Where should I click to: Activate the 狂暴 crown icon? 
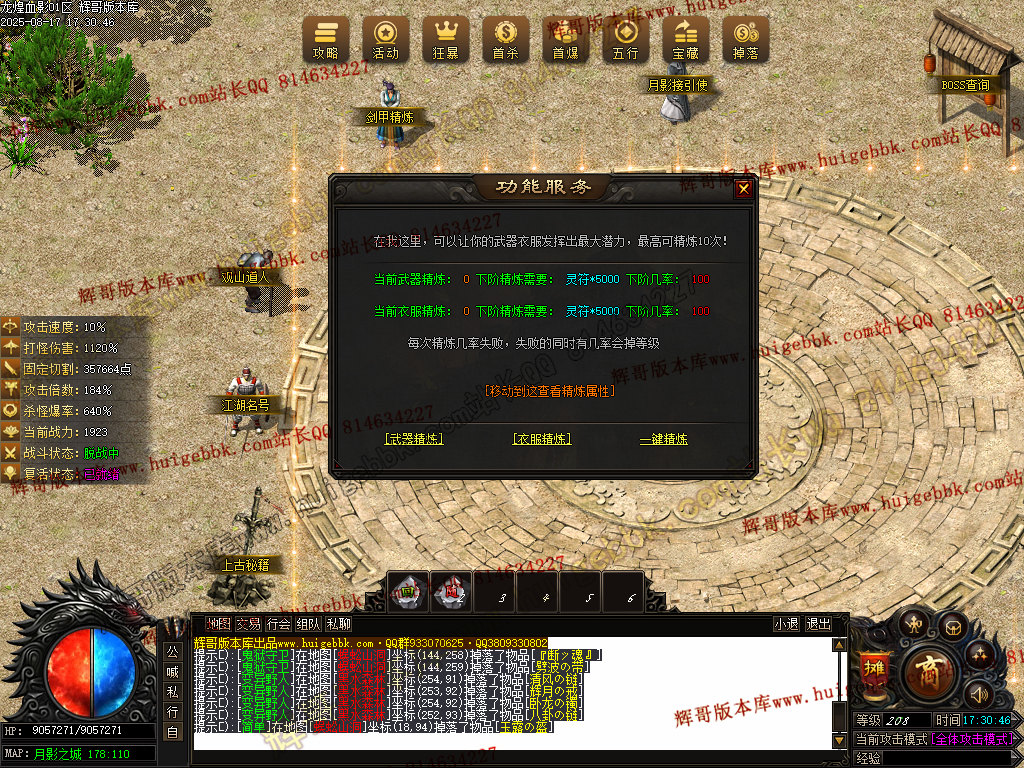445,40
